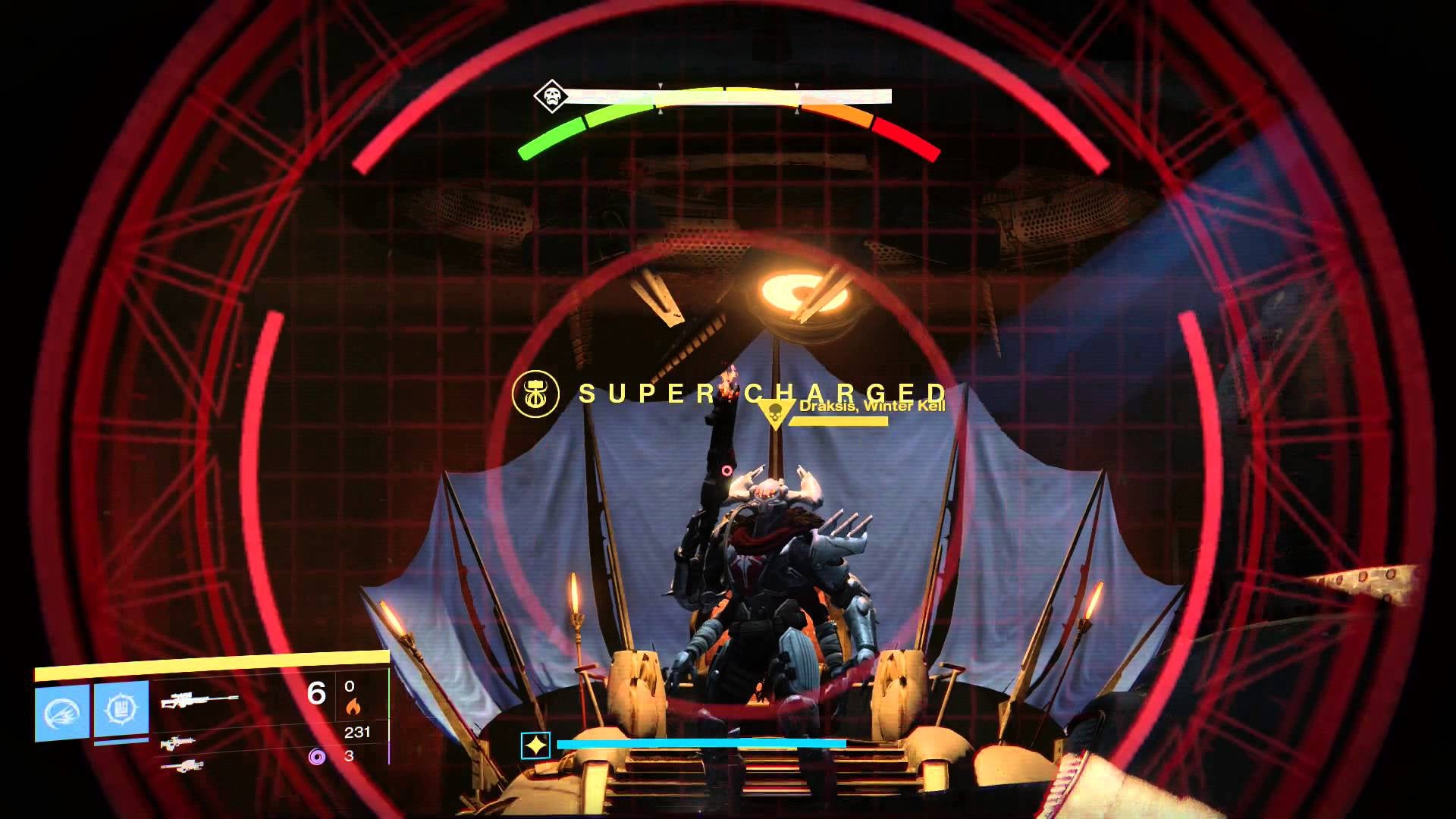Click the skull diamond icon on the meter

point(551,96)
